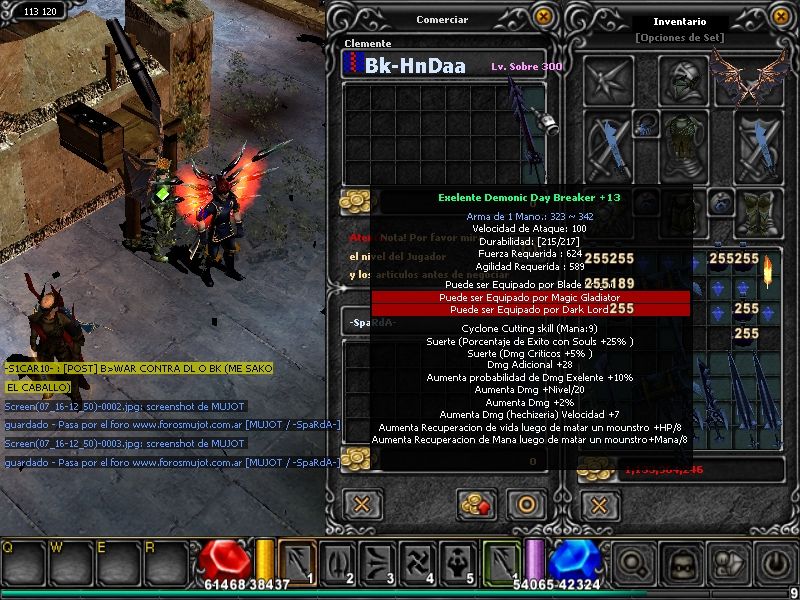This screenshot has height=600, width=800.
Task: Activate skill slot number 4
Action: [416, 562]
